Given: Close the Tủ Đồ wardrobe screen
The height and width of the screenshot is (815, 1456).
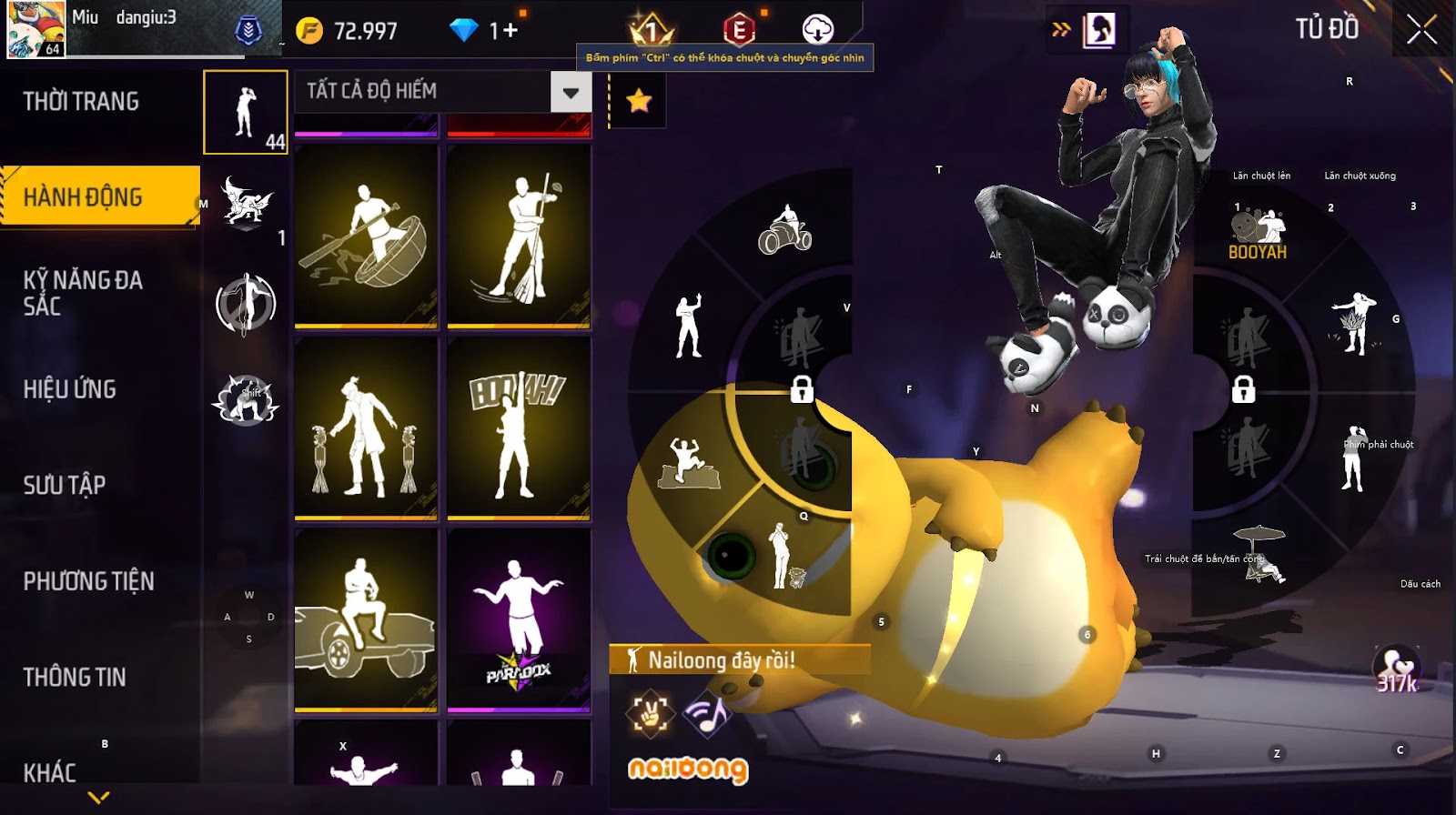Looking at the screenshot, I should point(1421,30).
